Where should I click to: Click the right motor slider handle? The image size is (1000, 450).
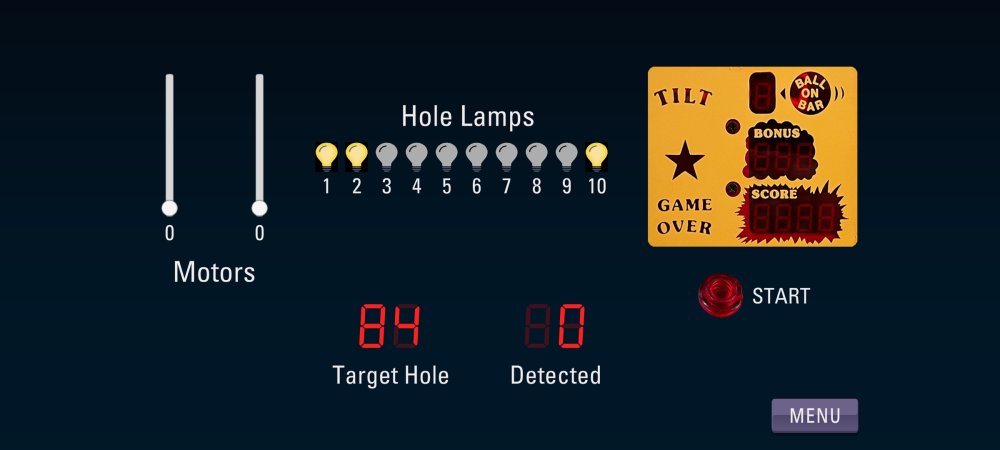(259, 208)
